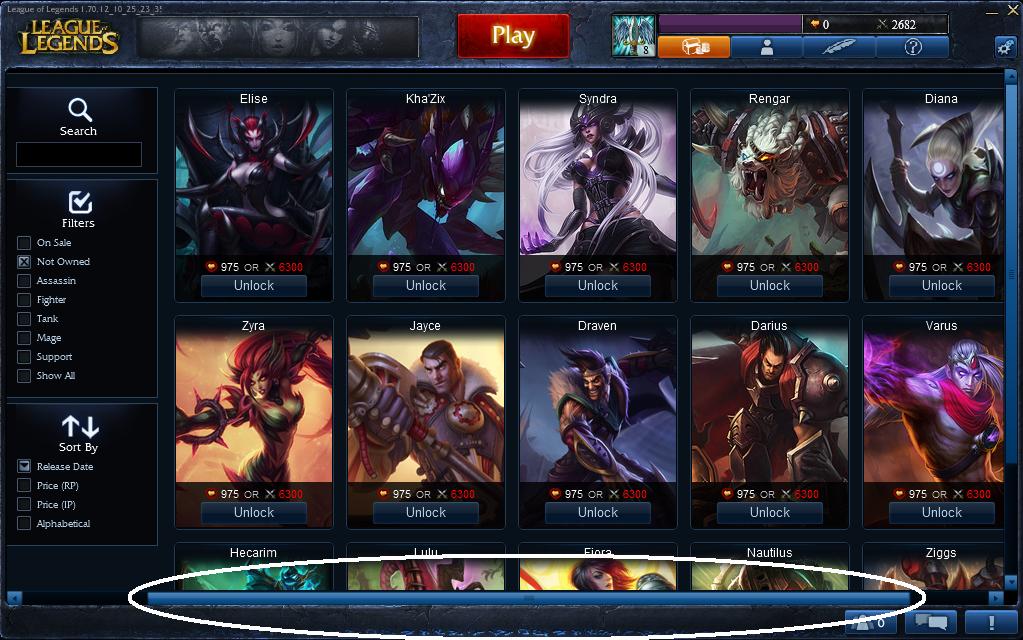Image resolution: width=1023 pixels, height=640 pixels.
Task: Click the red Play button
Action: [512, 36]
